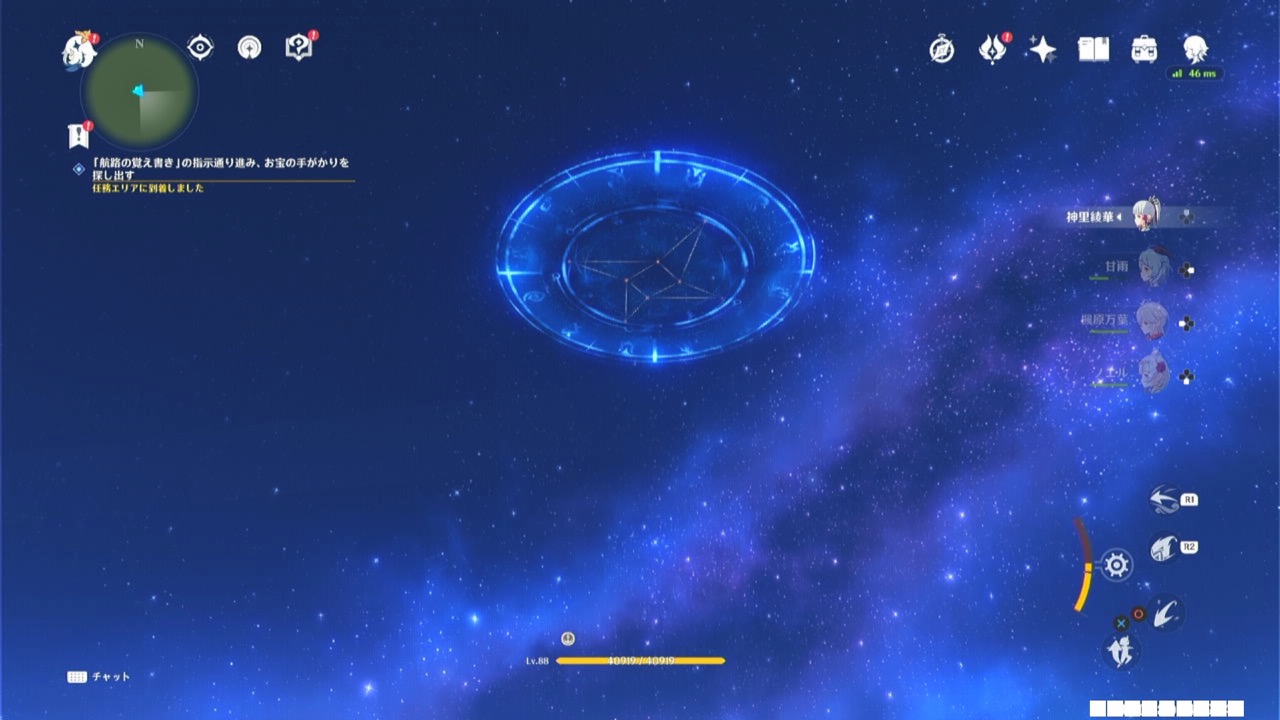1280x720 pixels.
Task: Open the Paimon main menu
Action: 78,50
